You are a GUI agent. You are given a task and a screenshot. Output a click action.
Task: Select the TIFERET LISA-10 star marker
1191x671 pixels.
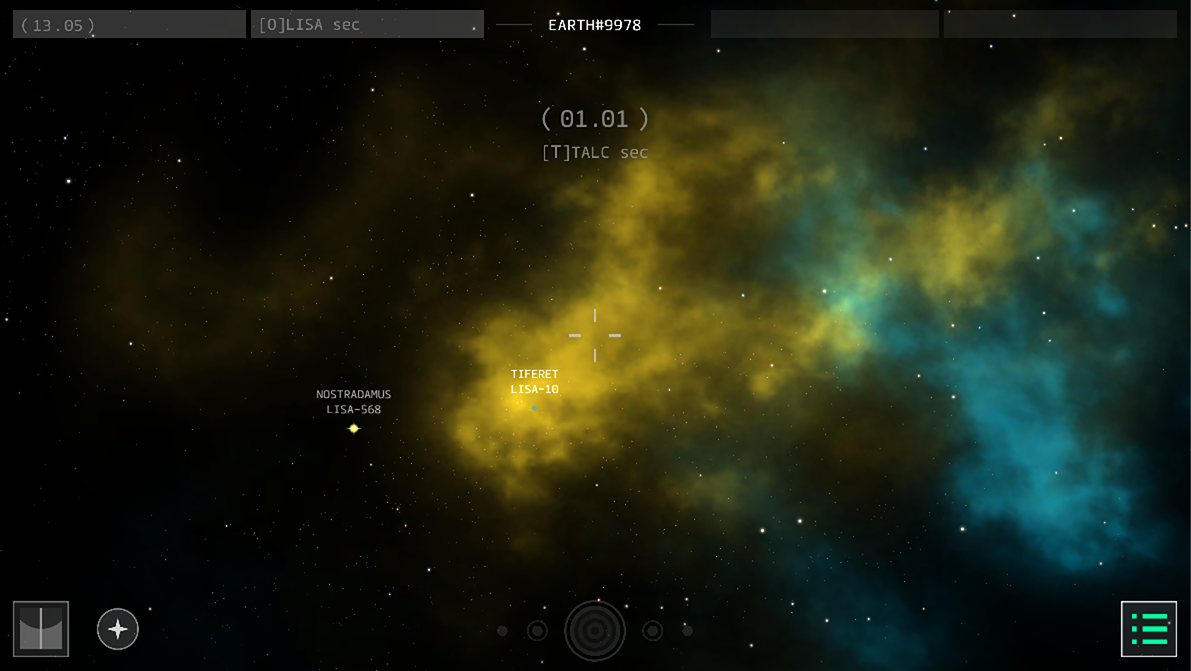pos(535,407)
